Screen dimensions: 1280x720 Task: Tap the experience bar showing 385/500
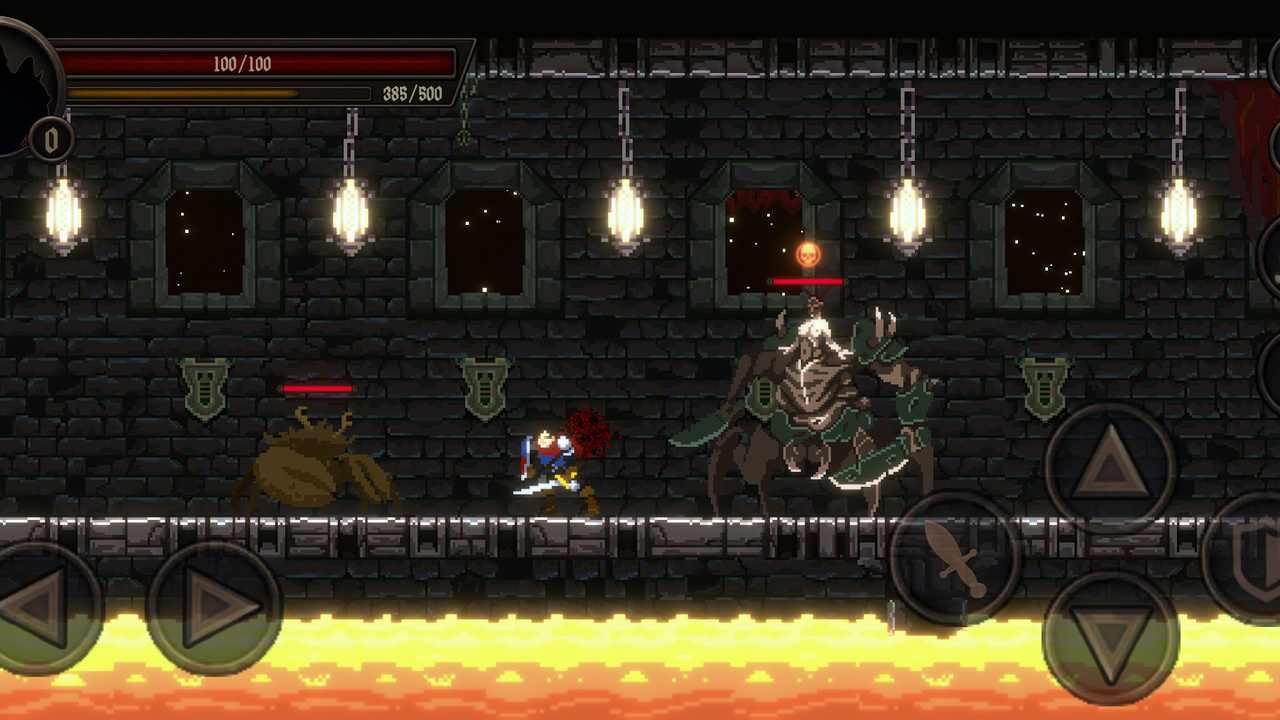pyautogui.click(x=218, y=93)
